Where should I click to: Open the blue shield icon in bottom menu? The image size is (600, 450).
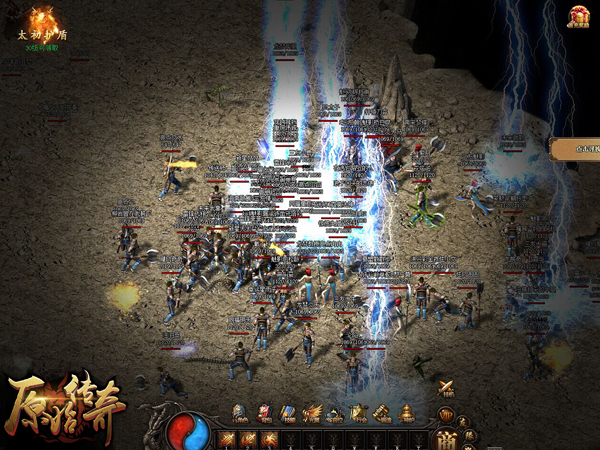coord(288,412)
